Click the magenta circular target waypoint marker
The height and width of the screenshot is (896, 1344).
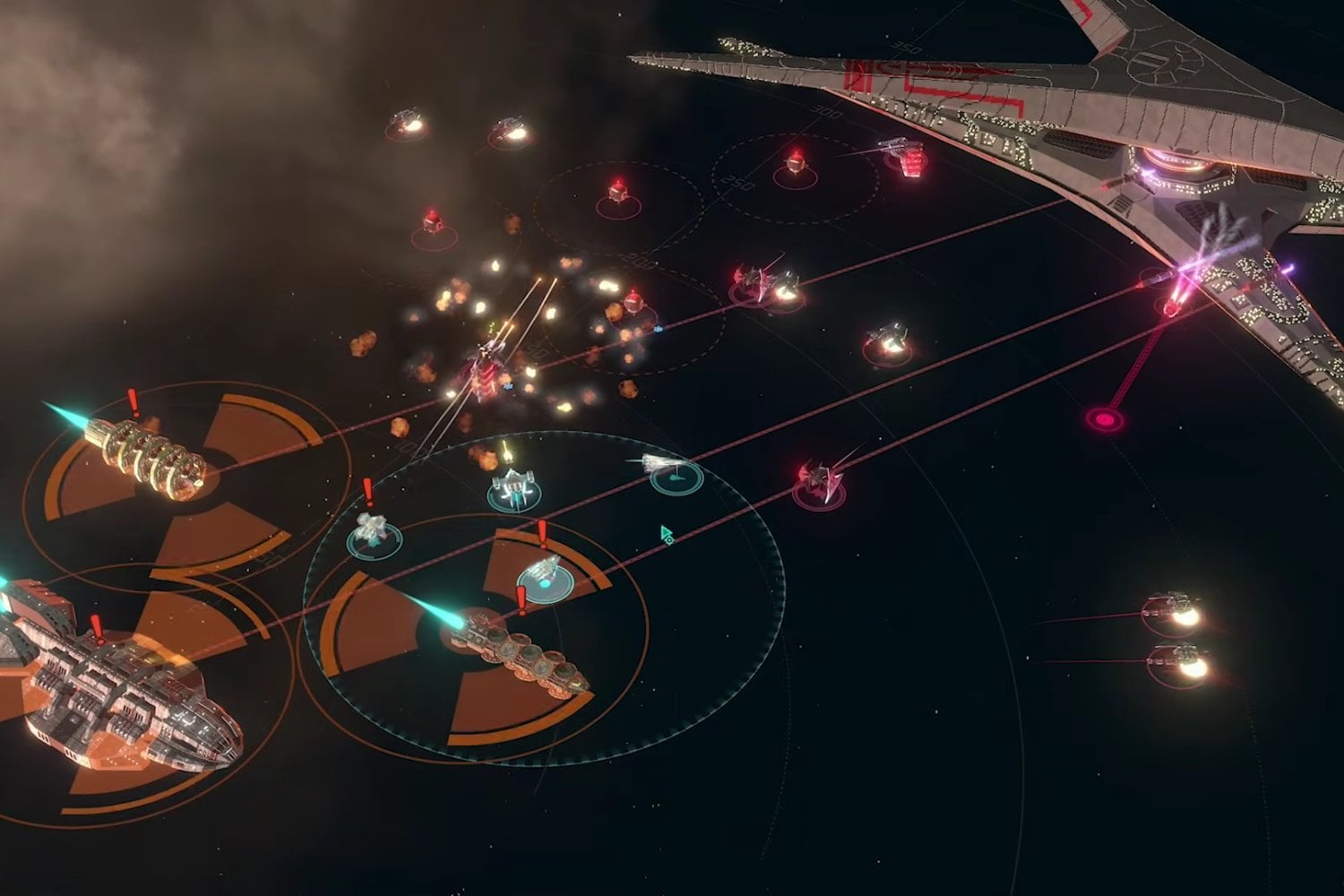coord(1104,418)
